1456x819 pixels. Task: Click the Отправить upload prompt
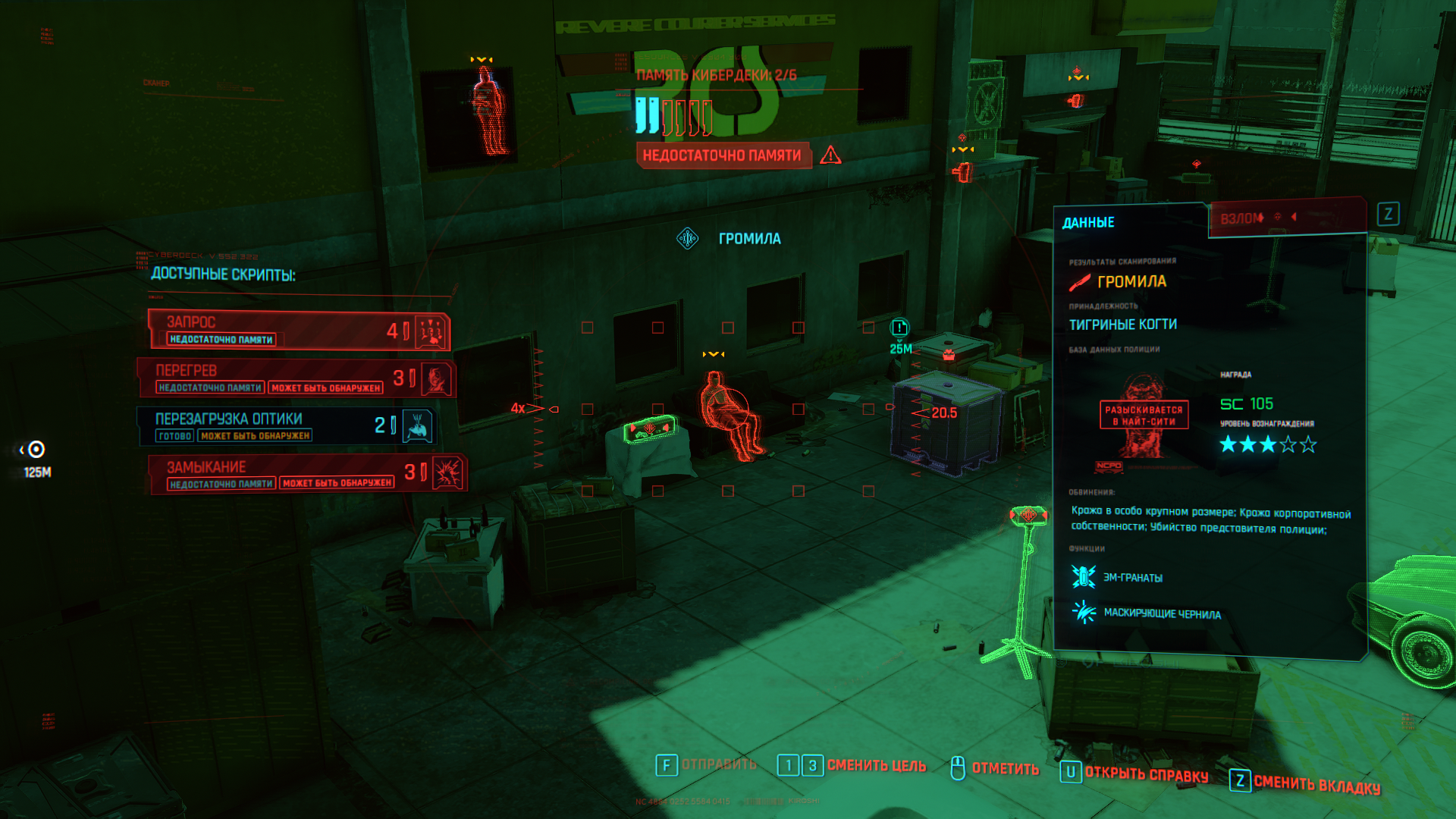718,764
